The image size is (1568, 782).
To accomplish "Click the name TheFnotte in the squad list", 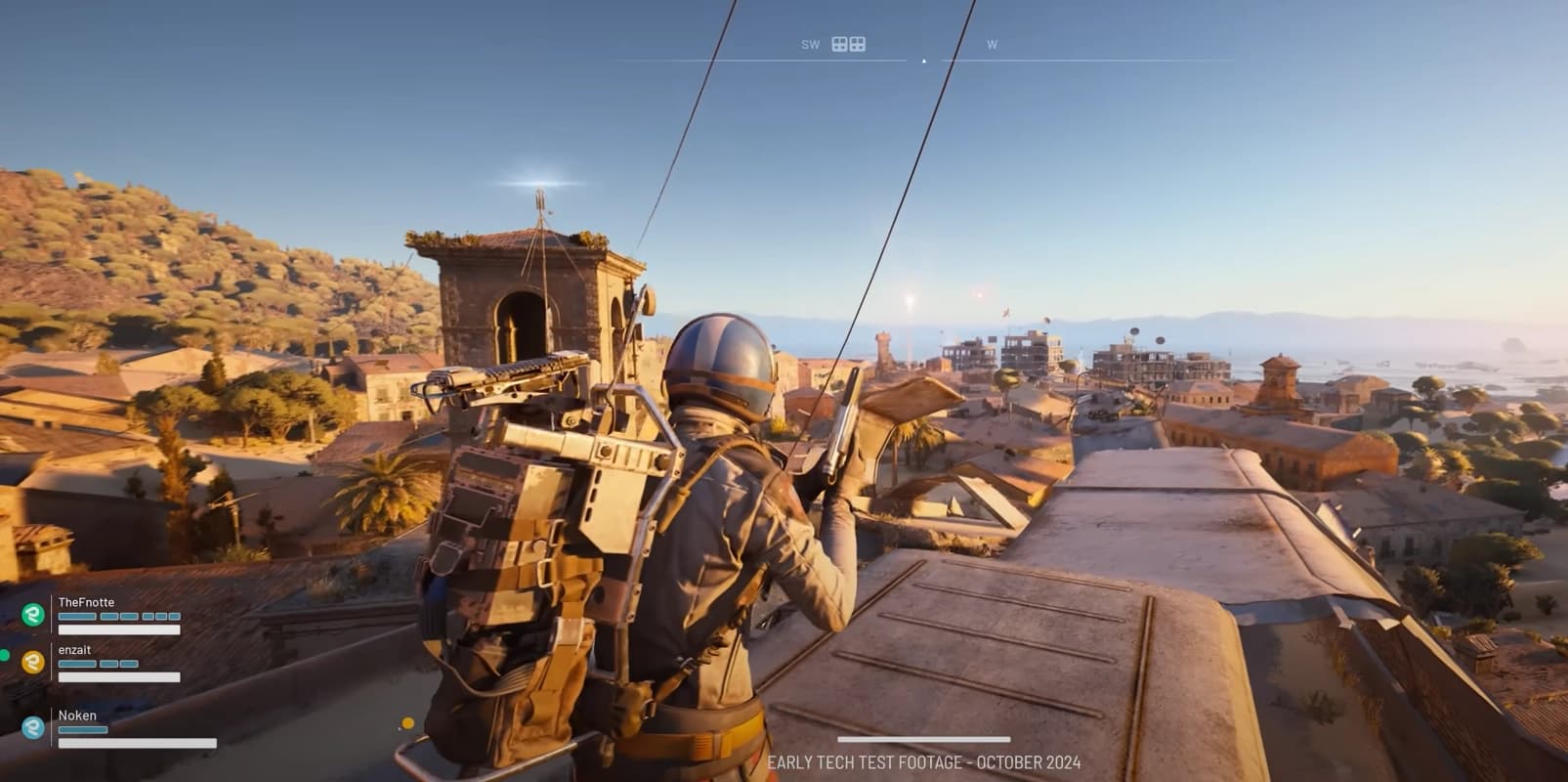I will tap(86, 602).
